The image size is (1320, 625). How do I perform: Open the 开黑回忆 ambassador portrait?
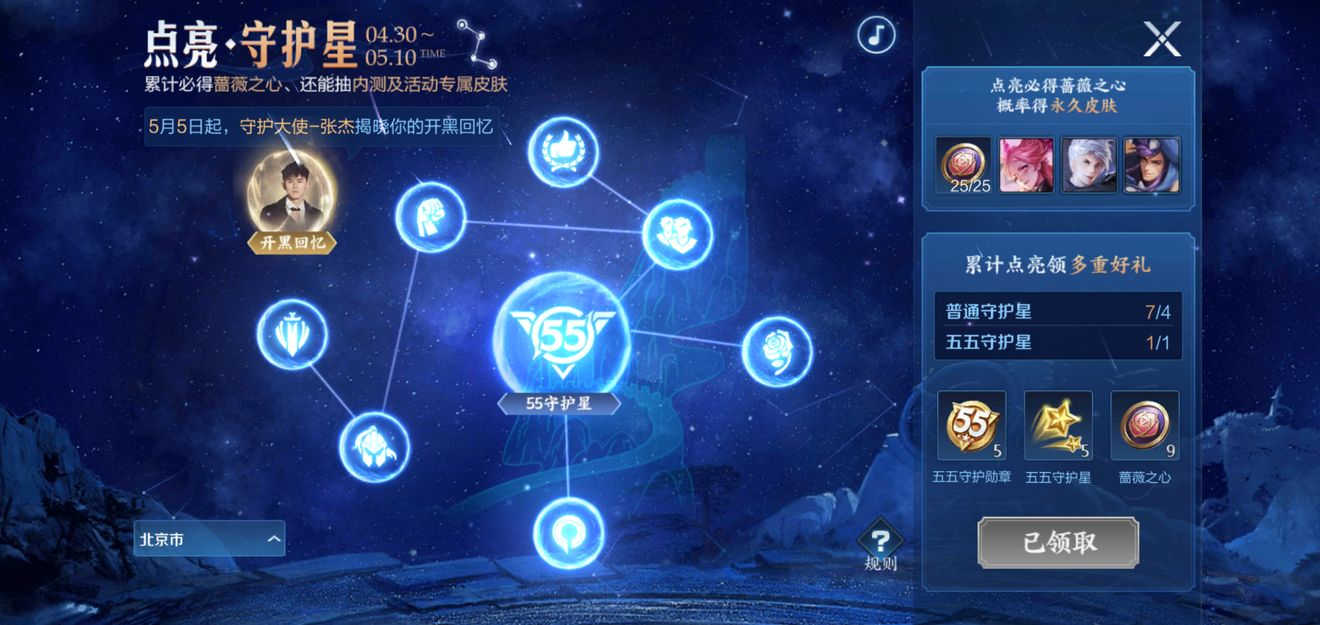point(292,193)
